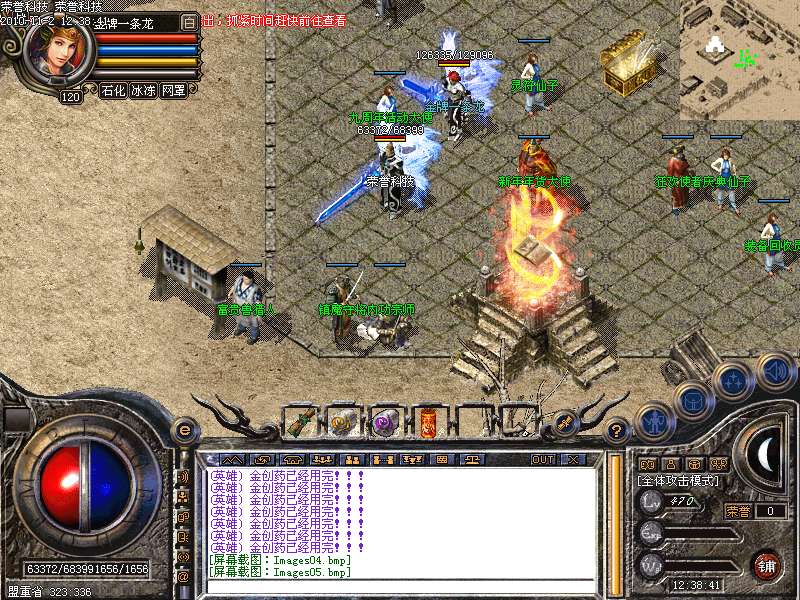Use the red lantern charm belt item
Image resolution: width=800 pixels, height=600 pixels.
pos(427,423)
